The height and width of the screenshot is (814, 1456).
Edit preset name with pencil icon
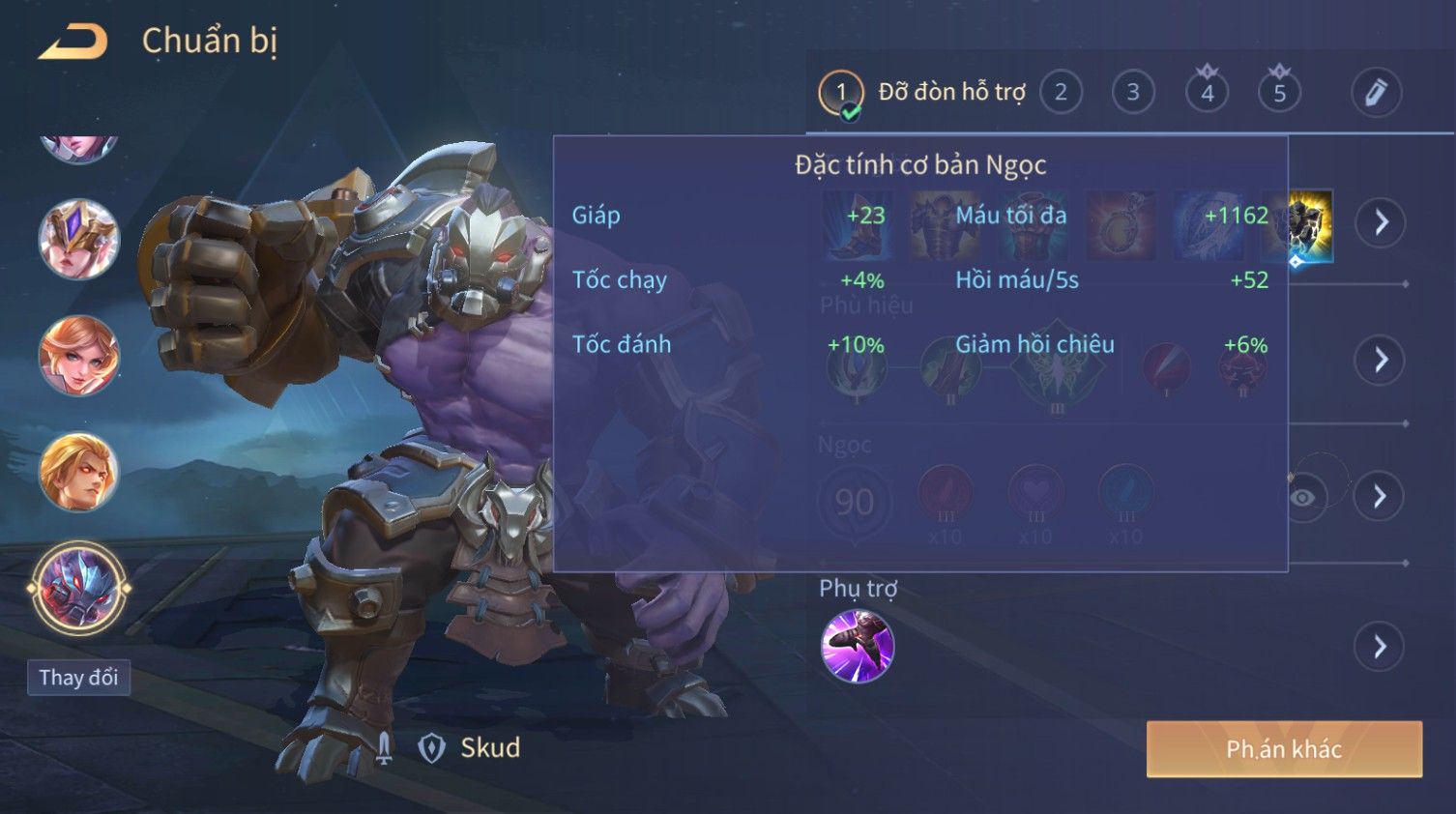click(x=1375, y=93)
